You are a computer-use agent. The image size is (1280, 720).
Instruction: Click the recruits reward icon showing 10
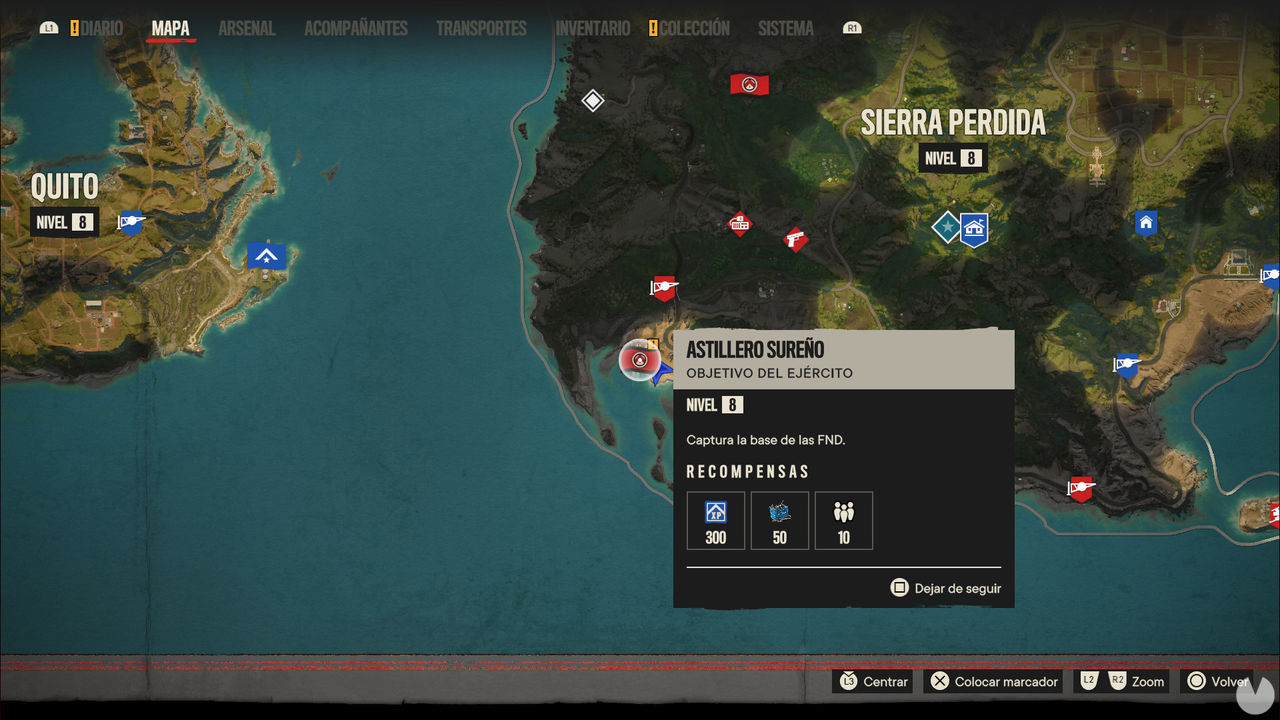tap(843, 520)
